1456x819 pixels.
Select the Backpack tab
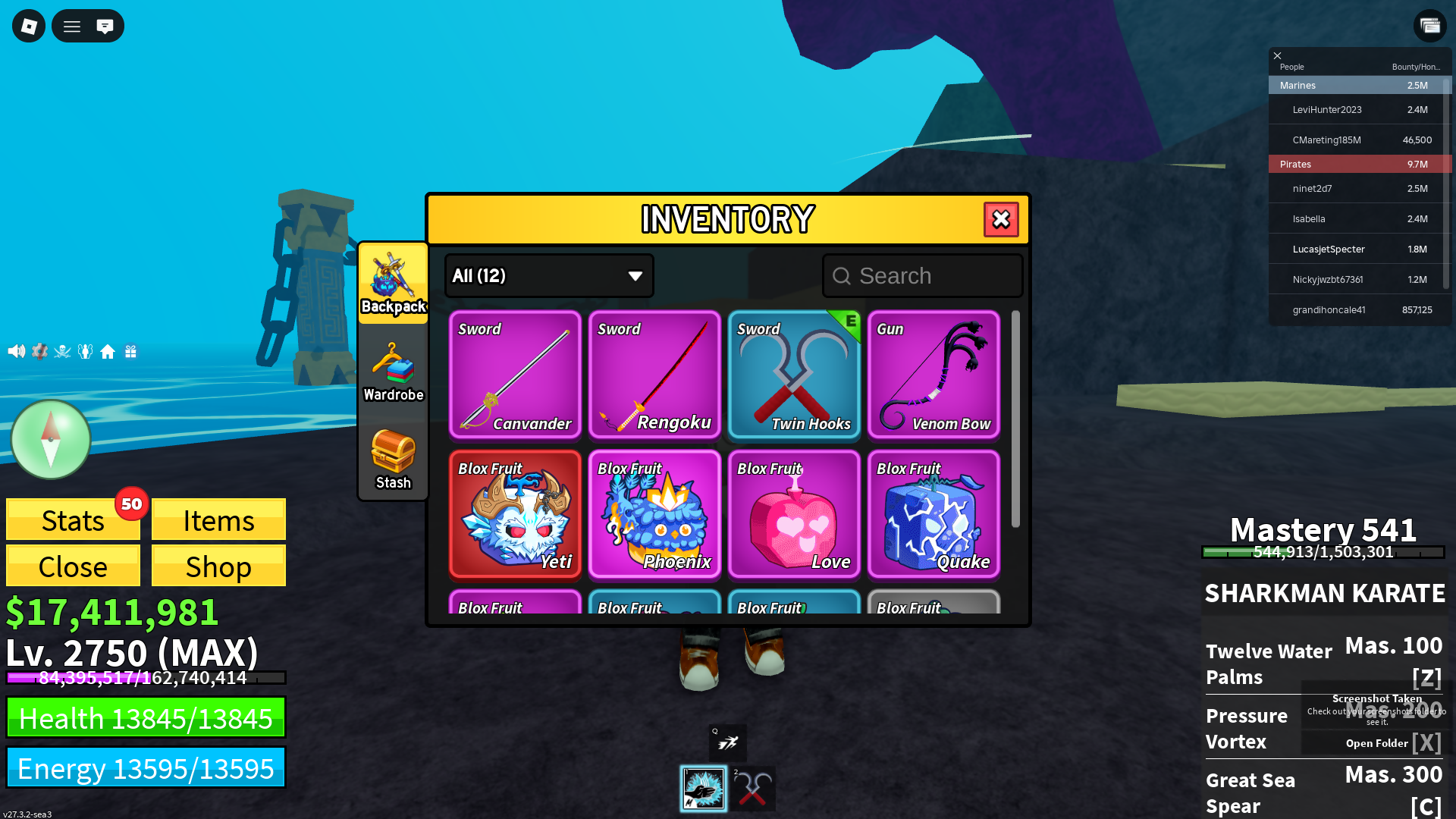393,284
